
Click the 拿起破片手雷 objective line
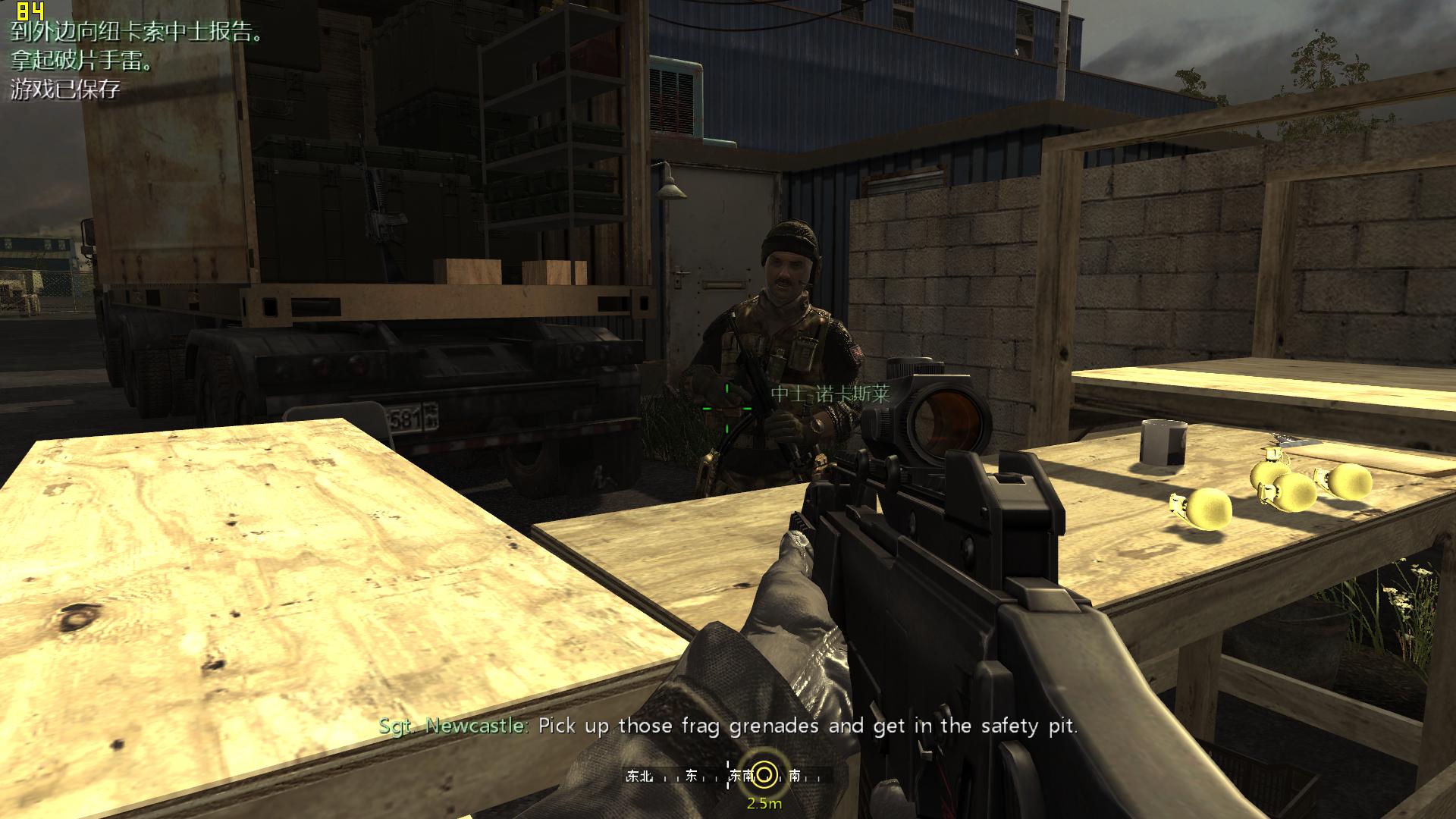click(x=81, y=61)
